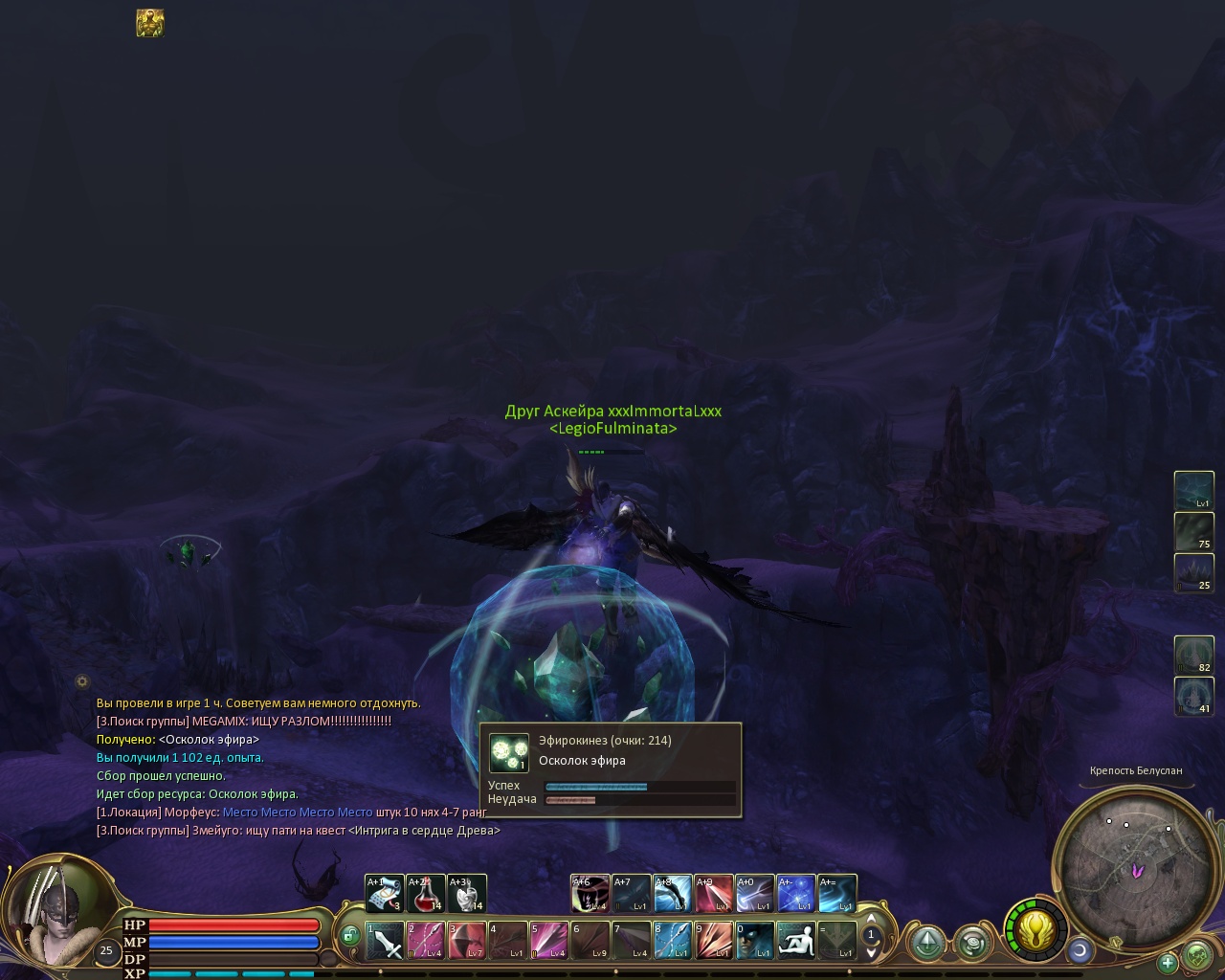Use the blue chained arrow skill in slot 8
This screenshot has width=1225, height=980.
pyautogui.click(x=673, y=941)
